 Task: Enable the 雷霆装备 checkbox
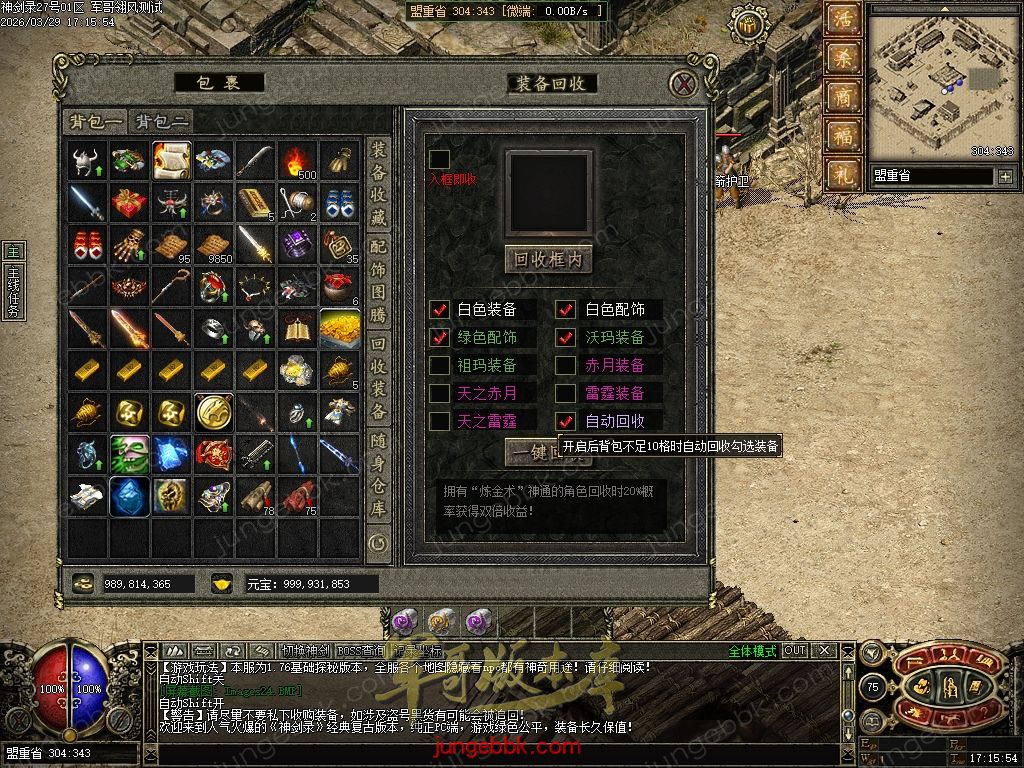566,394
